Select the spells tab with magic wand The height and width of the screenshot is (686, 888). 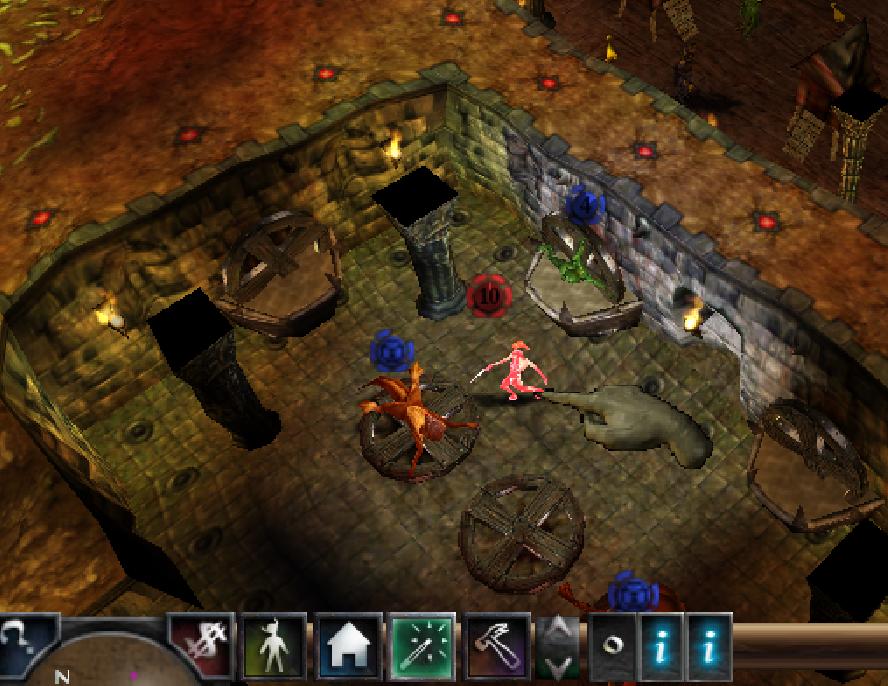click(421, 645)
